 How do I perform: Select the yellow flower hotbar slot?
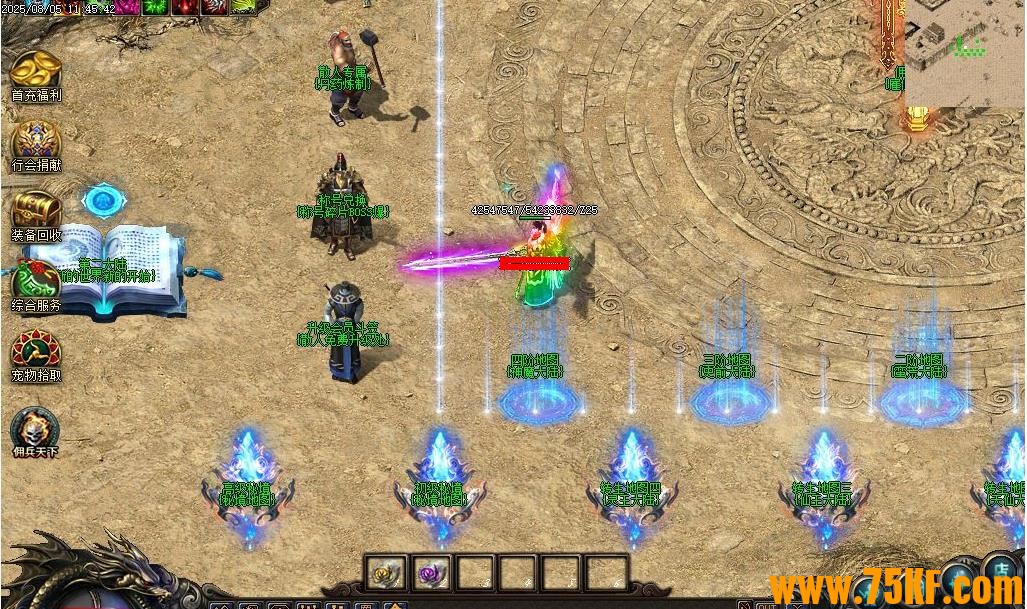[385, 574]
